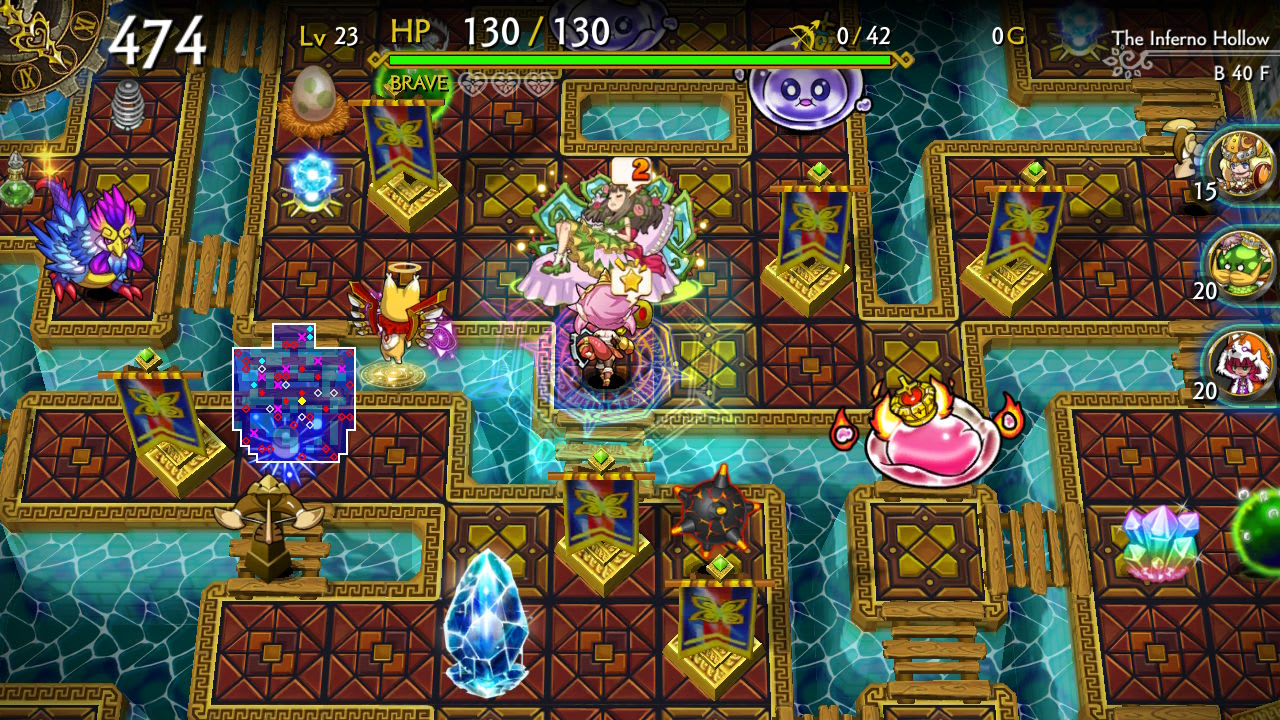Open the BRAVE status badge
The width and height of the screenshot is (1280, 720).
point(419,83)
